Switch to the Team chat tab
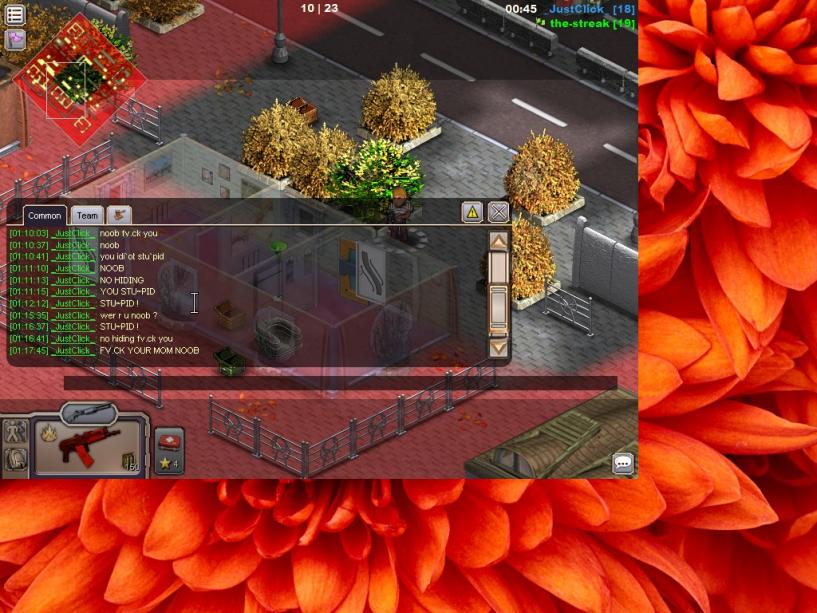This screenshot has height=613, width=817. tap(88, 215)
